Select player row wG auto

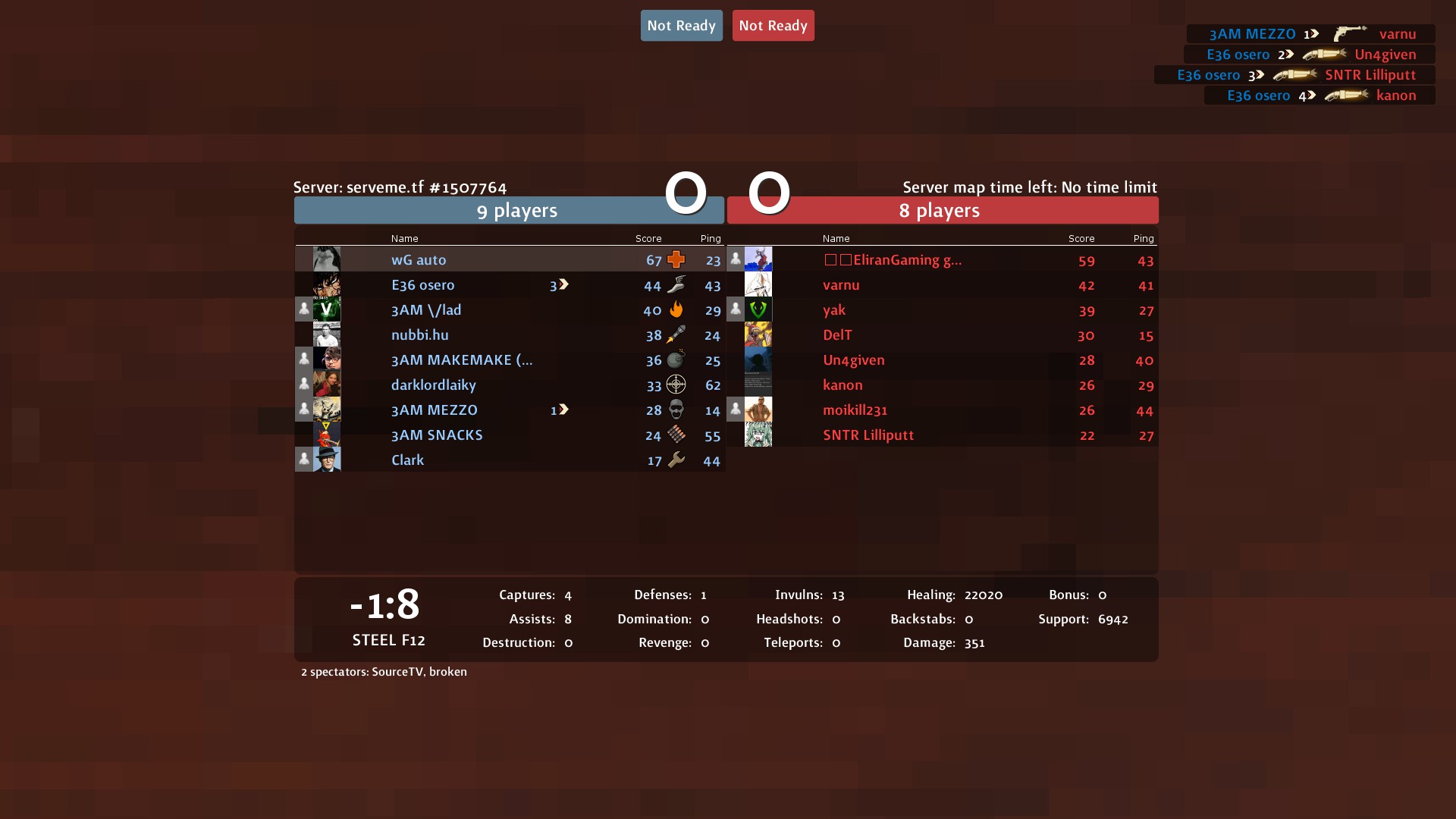point(419,260)
